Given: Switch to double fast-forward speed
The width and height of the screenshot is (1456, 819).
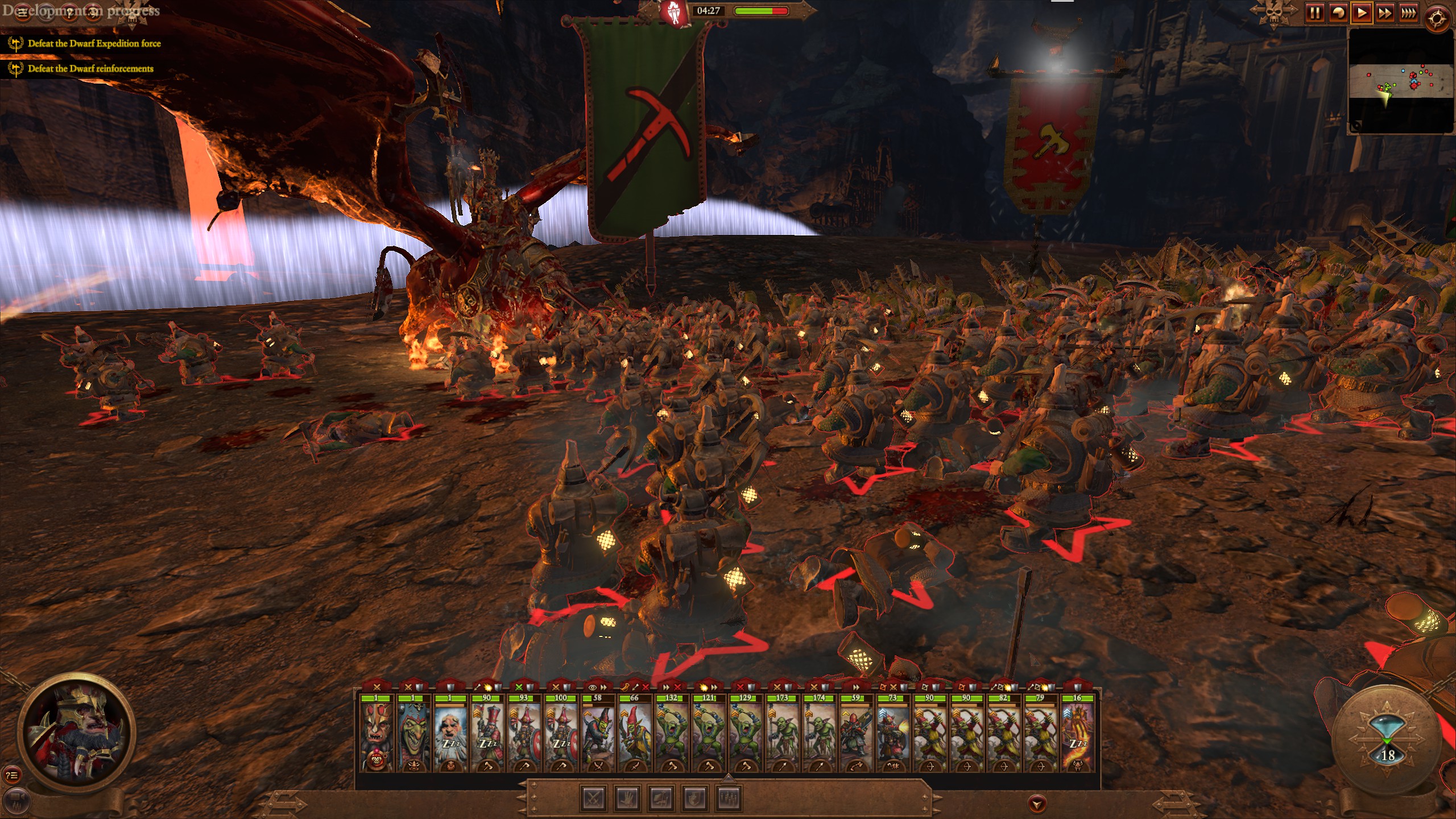Looking at the screenshot, I should (1385, 13).
